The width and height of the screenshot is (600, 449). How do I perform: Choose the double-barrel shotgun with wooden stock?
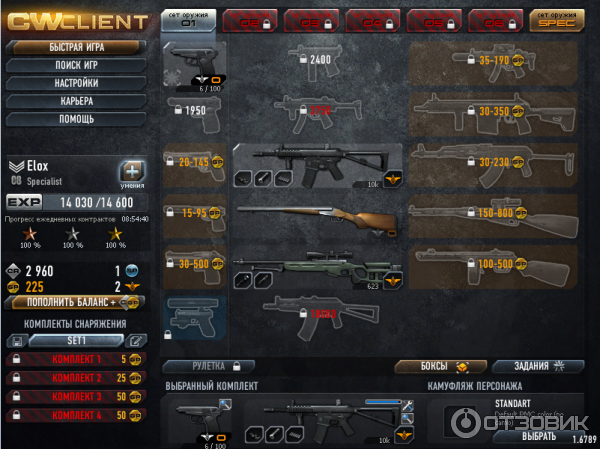click(318, 217)
